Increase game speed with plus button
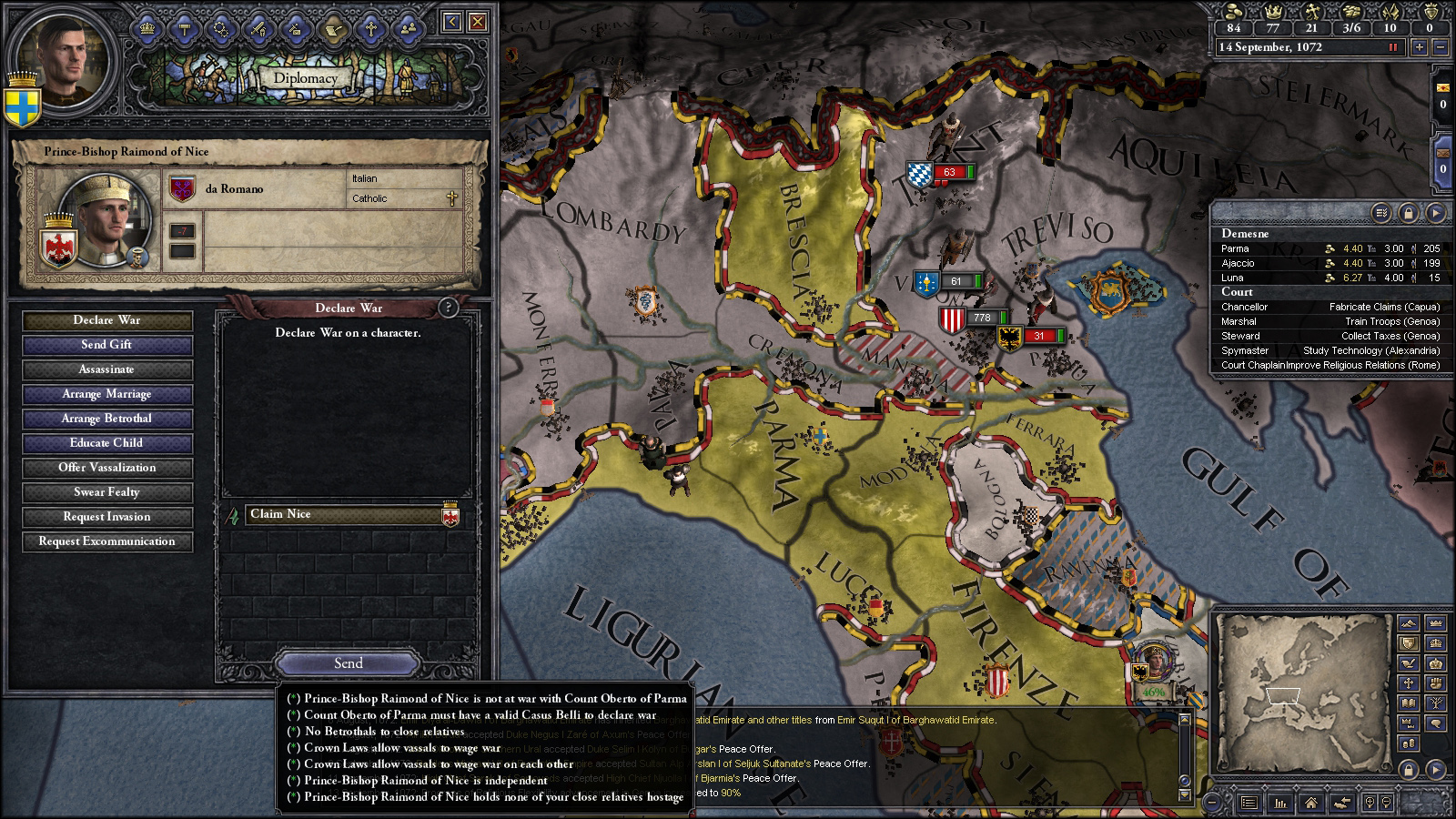This screenshot has height=819, width=1456. [x=1419, y=47]
